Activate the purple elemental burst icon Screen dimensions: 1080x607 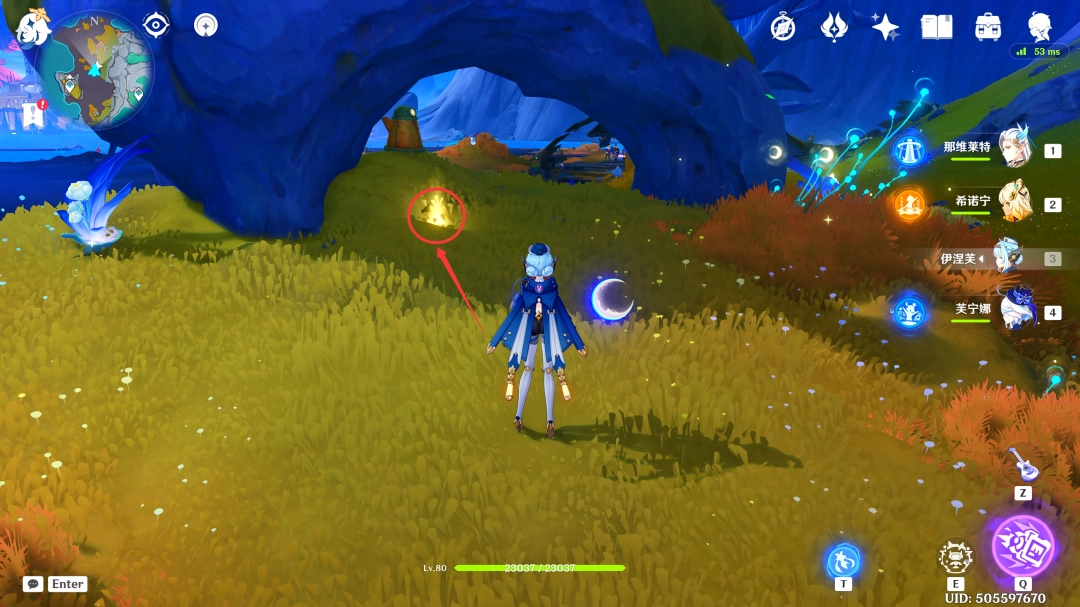point(1023,546)
